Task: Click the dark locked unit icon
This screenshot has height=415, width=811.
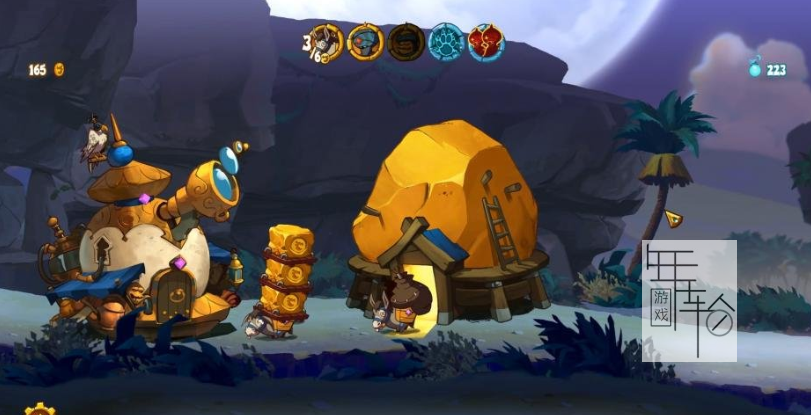Action: point(405,42)
